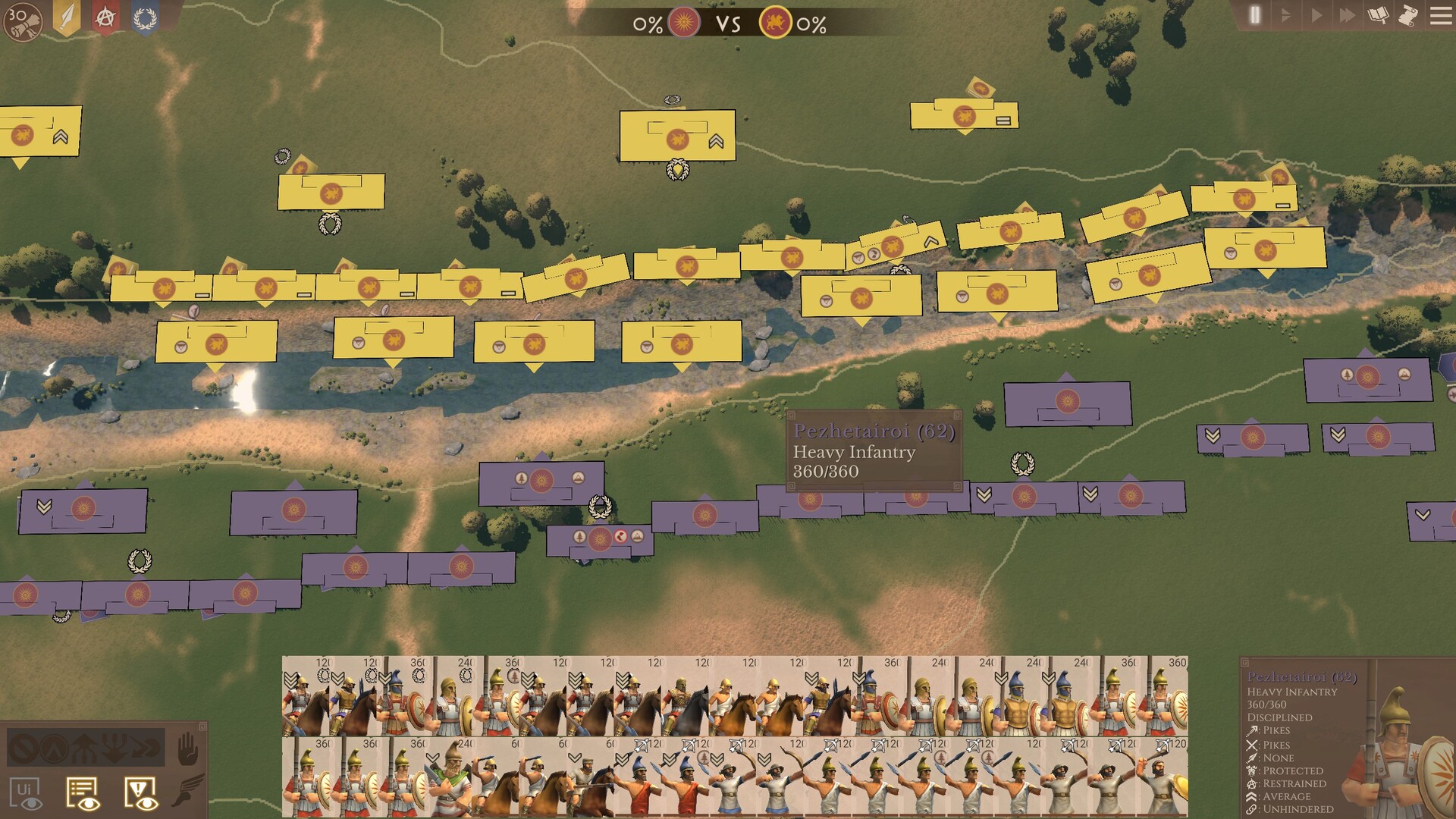Toggle the warning alerts visibility button
The image size is (1456, 819).
tap(140, 792)
